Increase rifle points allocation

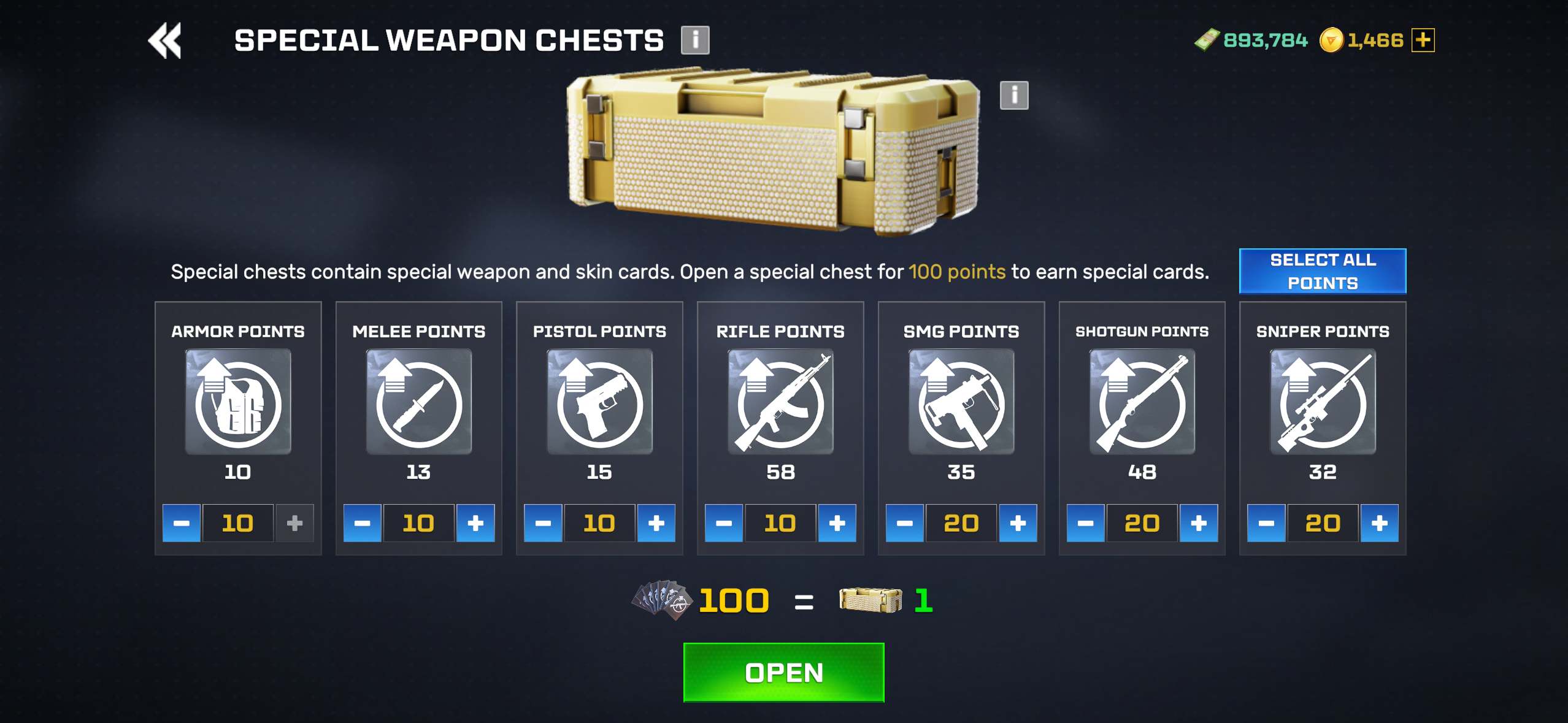click(837, 523)
